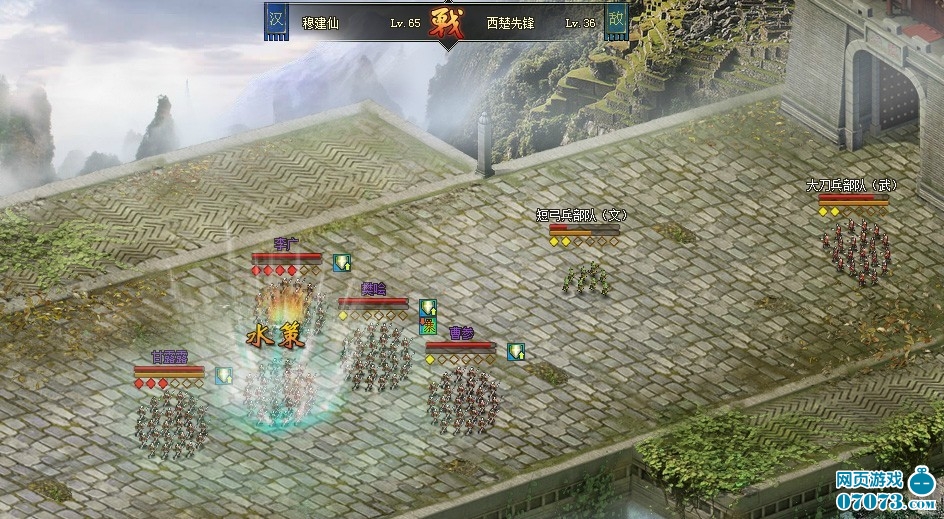The height and width of the screenshot is (519, 944).
Task: Inspect the shield buff icon beside 樊哙
Action: click(428, 308)
